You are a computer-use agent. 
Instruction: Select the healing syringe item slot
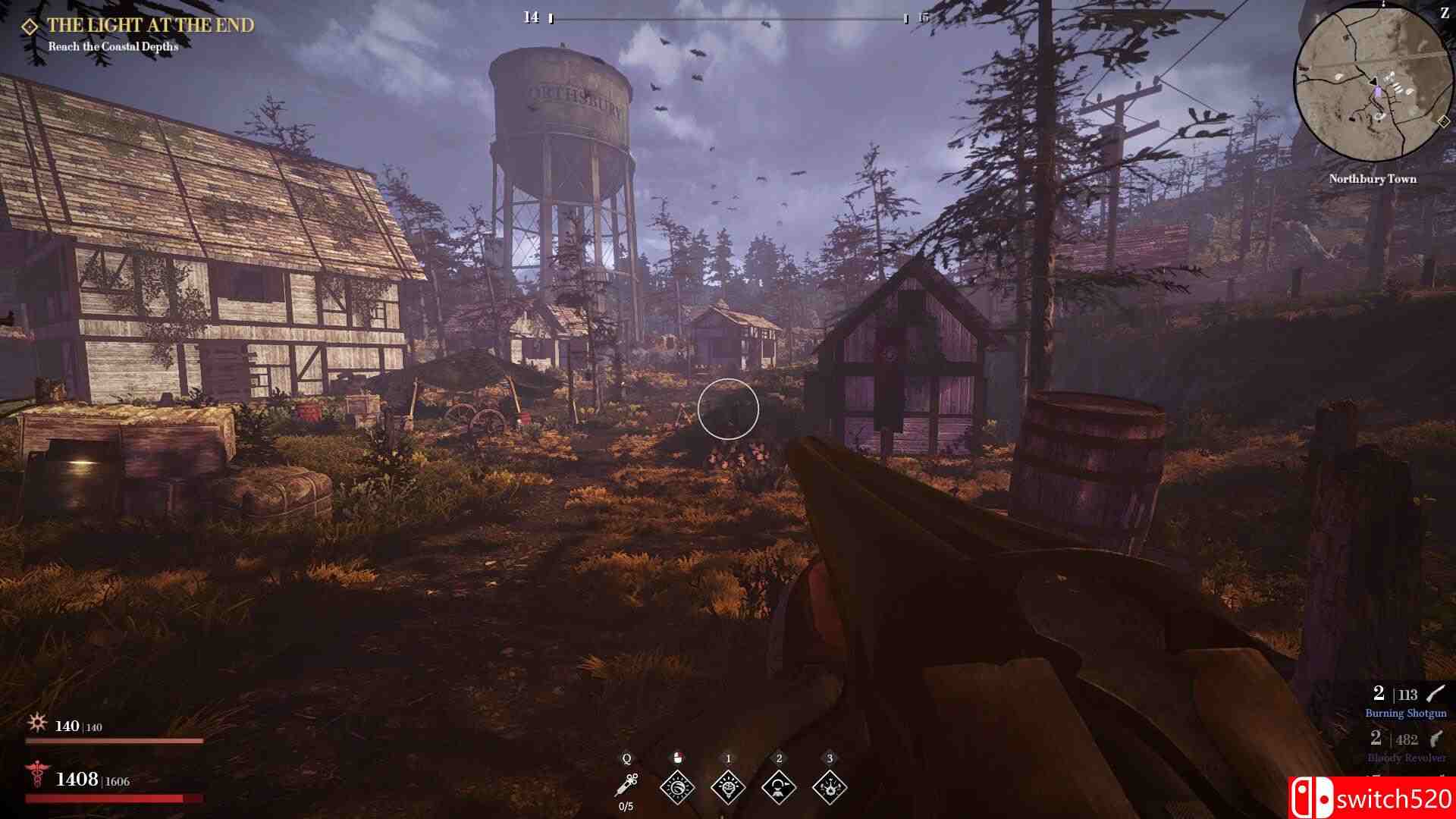coord(626,785)
